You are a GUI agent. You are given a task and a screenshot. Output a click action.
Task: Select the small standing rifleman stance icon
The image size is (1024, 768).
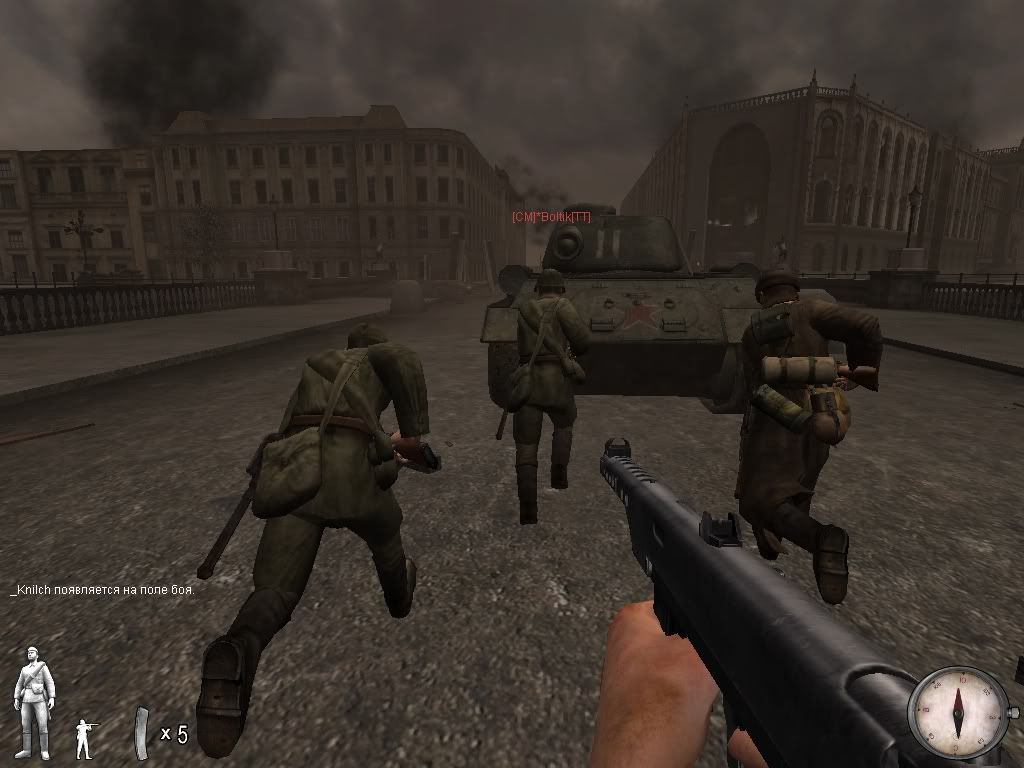pos(87,738)
